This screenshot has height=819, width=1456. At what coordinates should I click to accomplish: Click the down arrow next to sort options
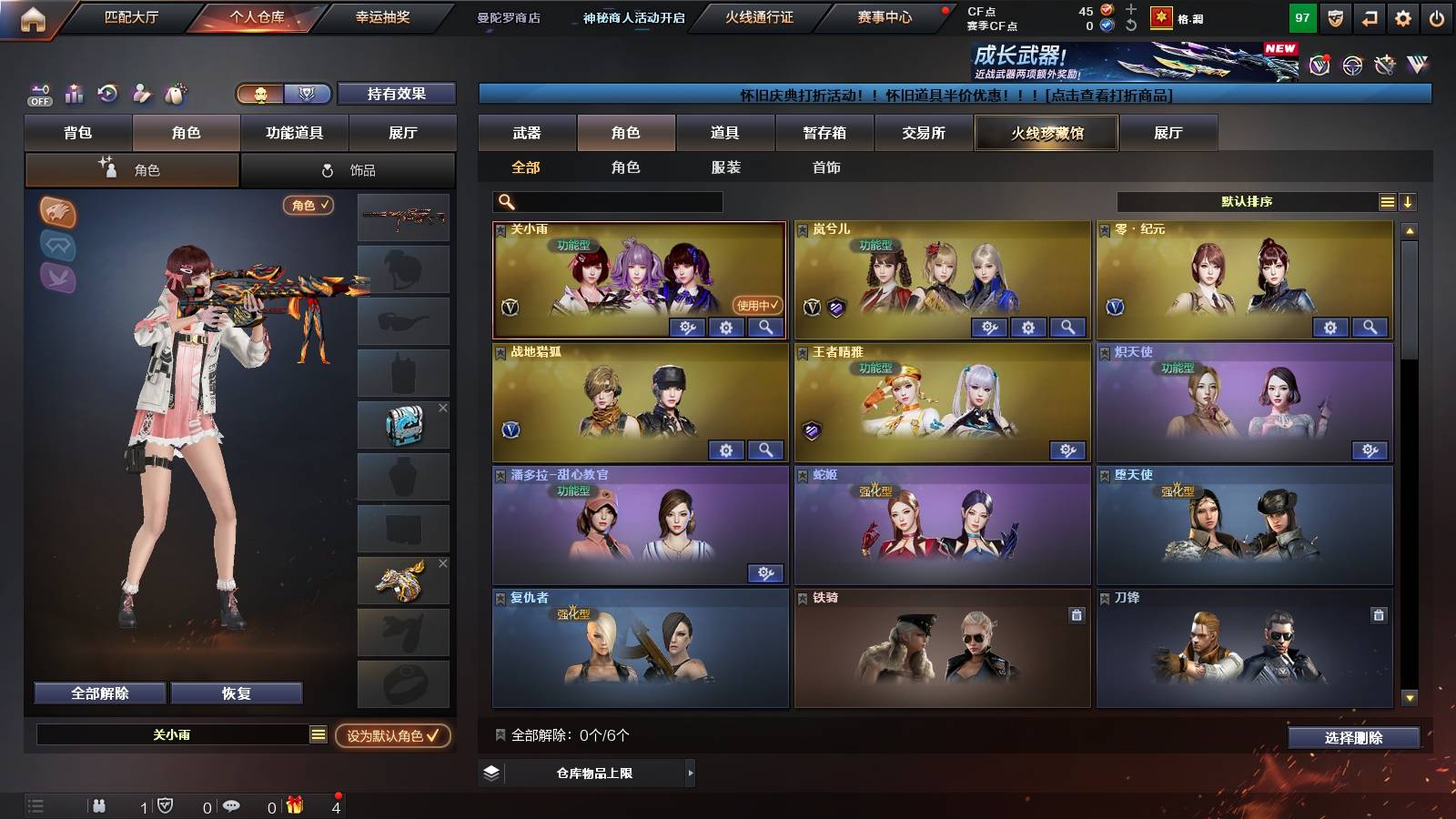click(1410, 201)
